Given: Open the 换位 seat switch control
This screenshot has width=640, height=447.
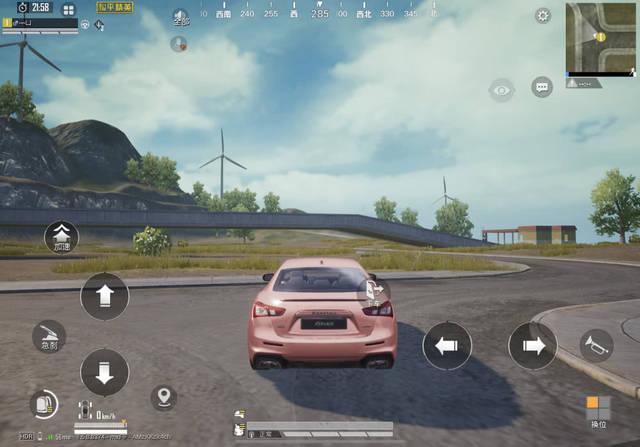Looking at the screenshot, I should pos(598,409).
